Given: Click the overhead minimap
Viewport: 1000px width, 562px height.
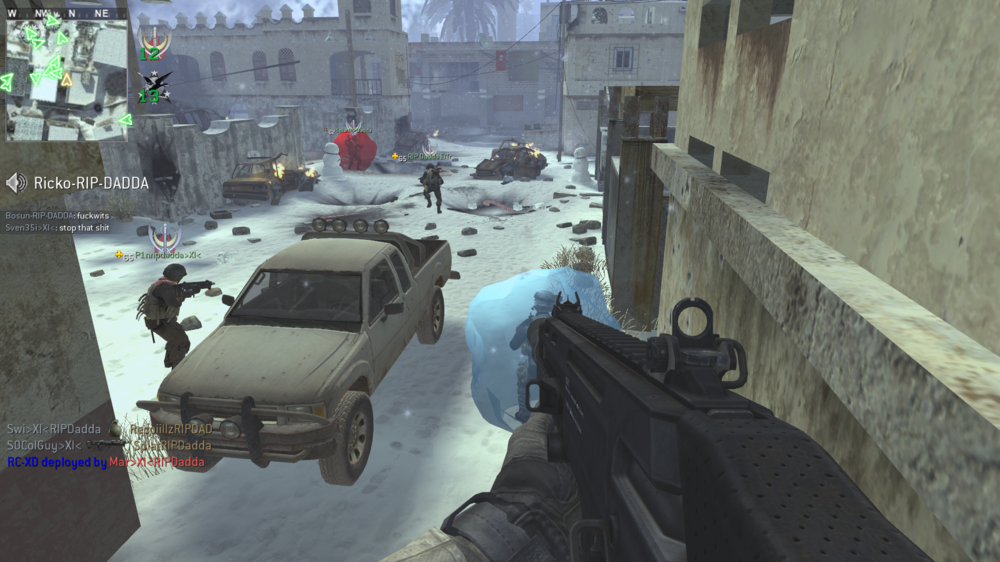Looking at the screenshot, I should 67,80.
